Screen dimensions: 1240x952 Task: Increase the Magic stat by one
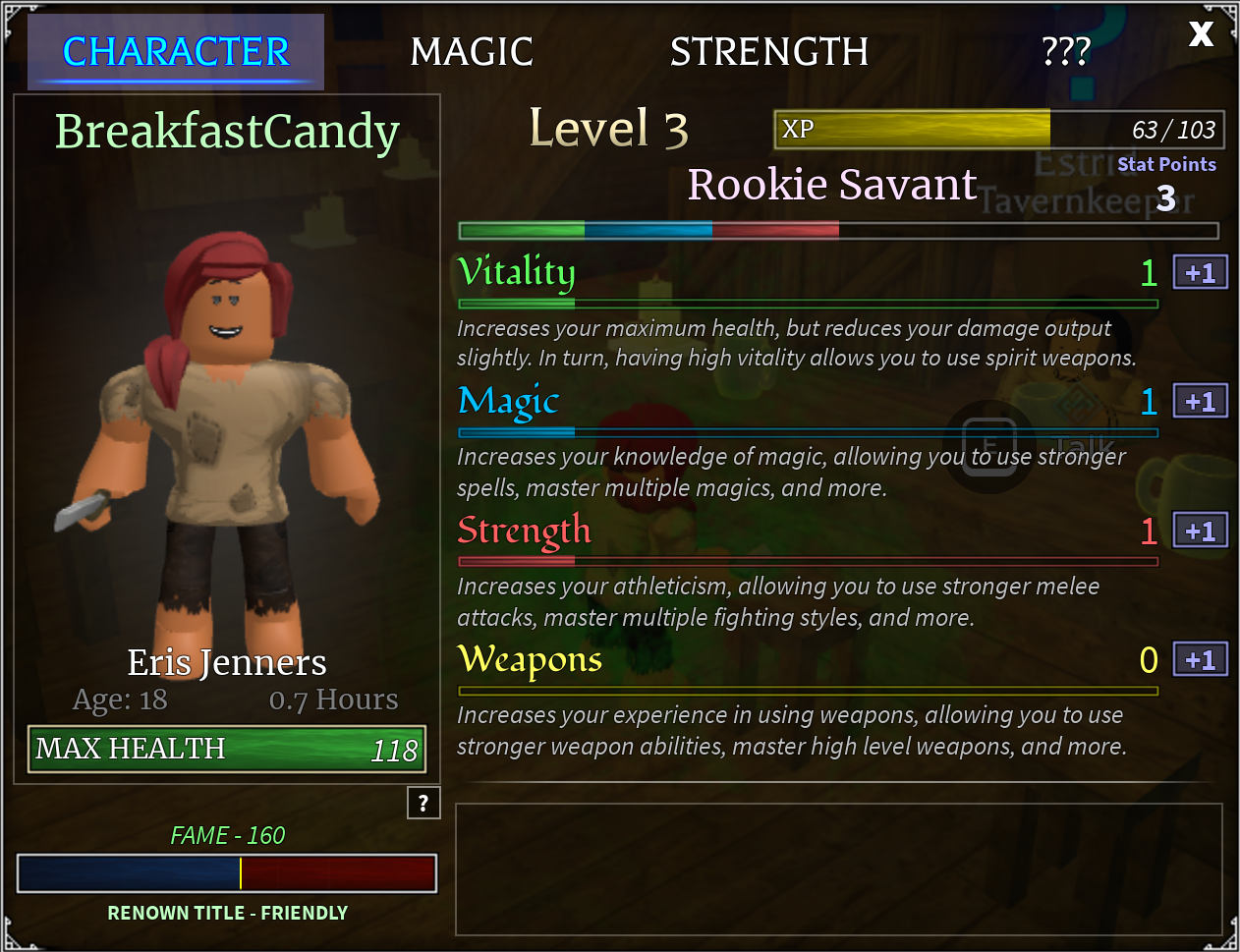click(x=1200, y=402)
